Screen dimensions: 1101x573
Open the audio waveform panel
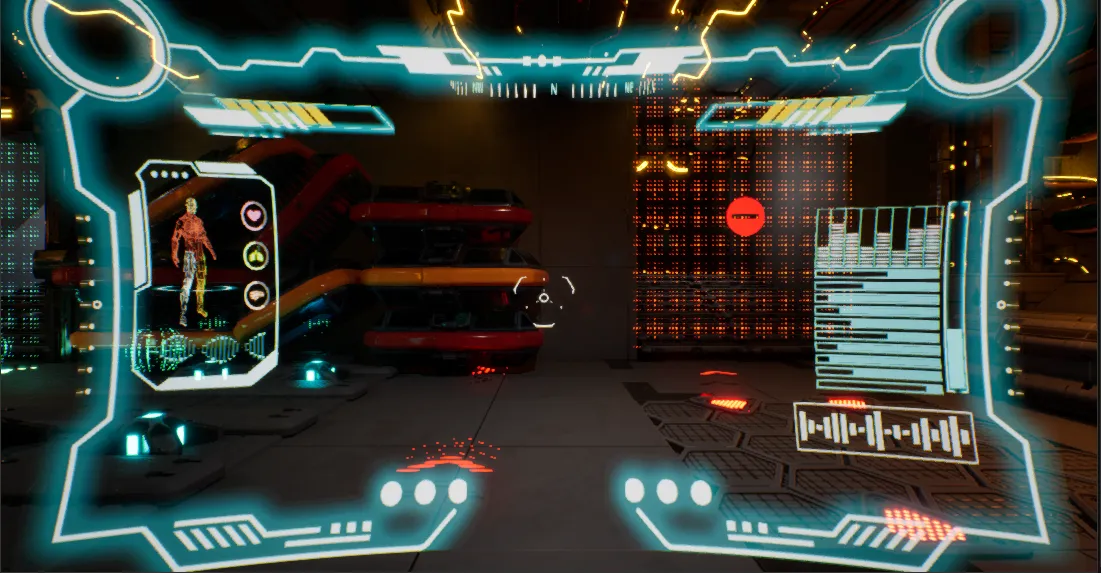click(885, 432)
